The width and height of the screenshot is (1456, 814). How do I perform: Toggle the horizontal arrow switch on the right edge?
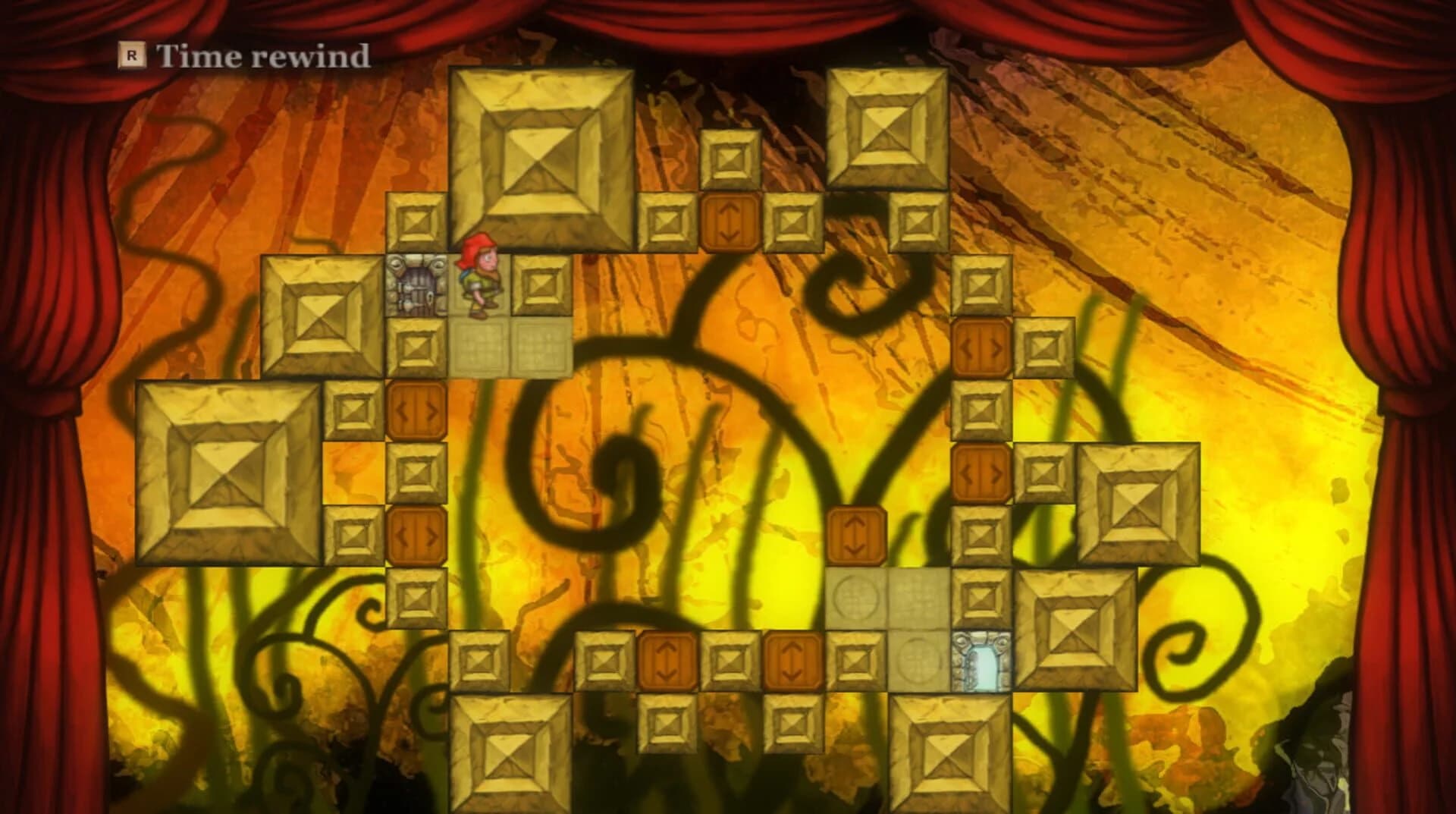[982, 345]
